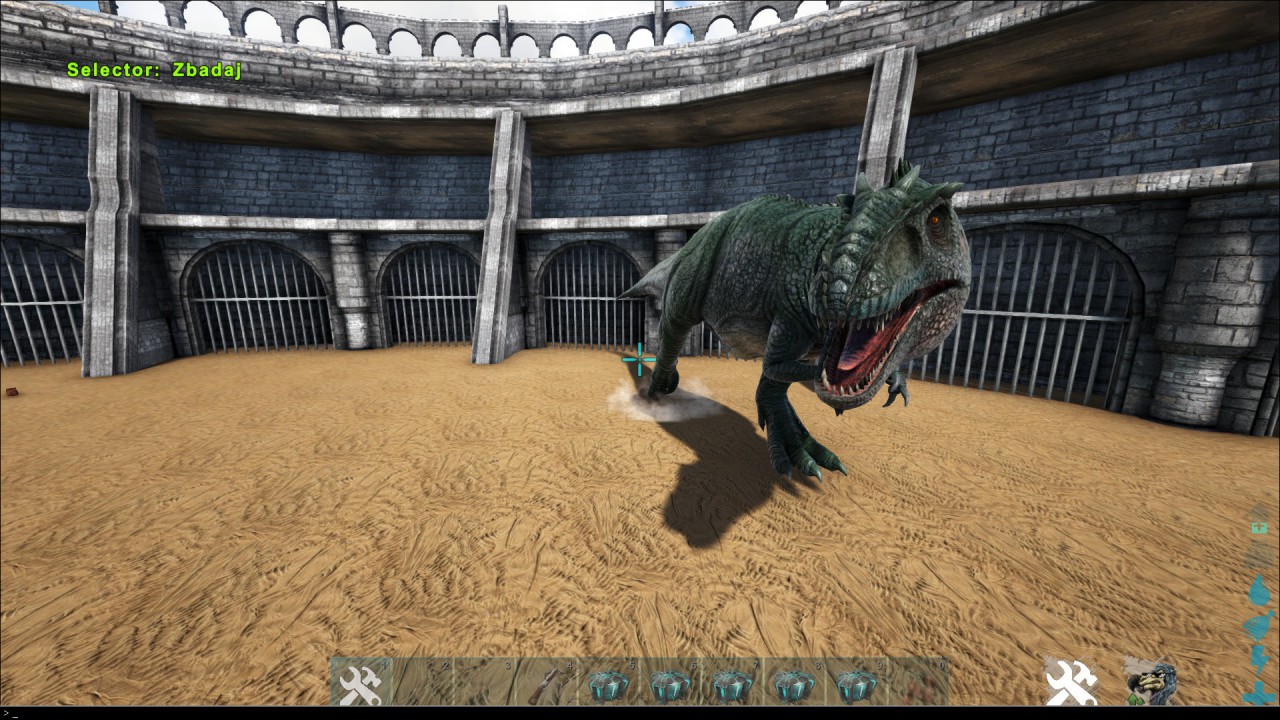Click the large wrench and hammer HUD icon
Image resolution: width=1280 pixels, height=720 pixels.
(1070, 682)
